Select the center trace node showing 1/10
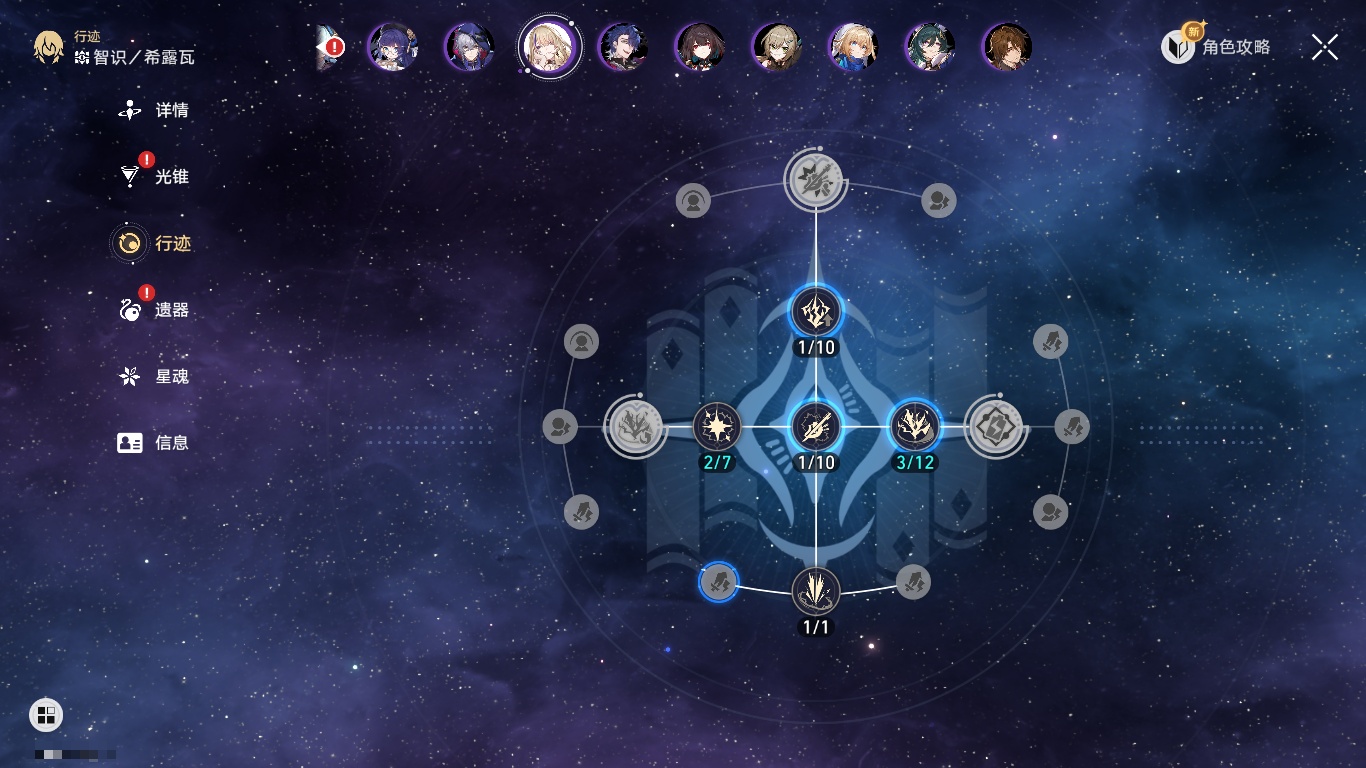The width and height of the screenshot is (1366, 768). point(816,428)
